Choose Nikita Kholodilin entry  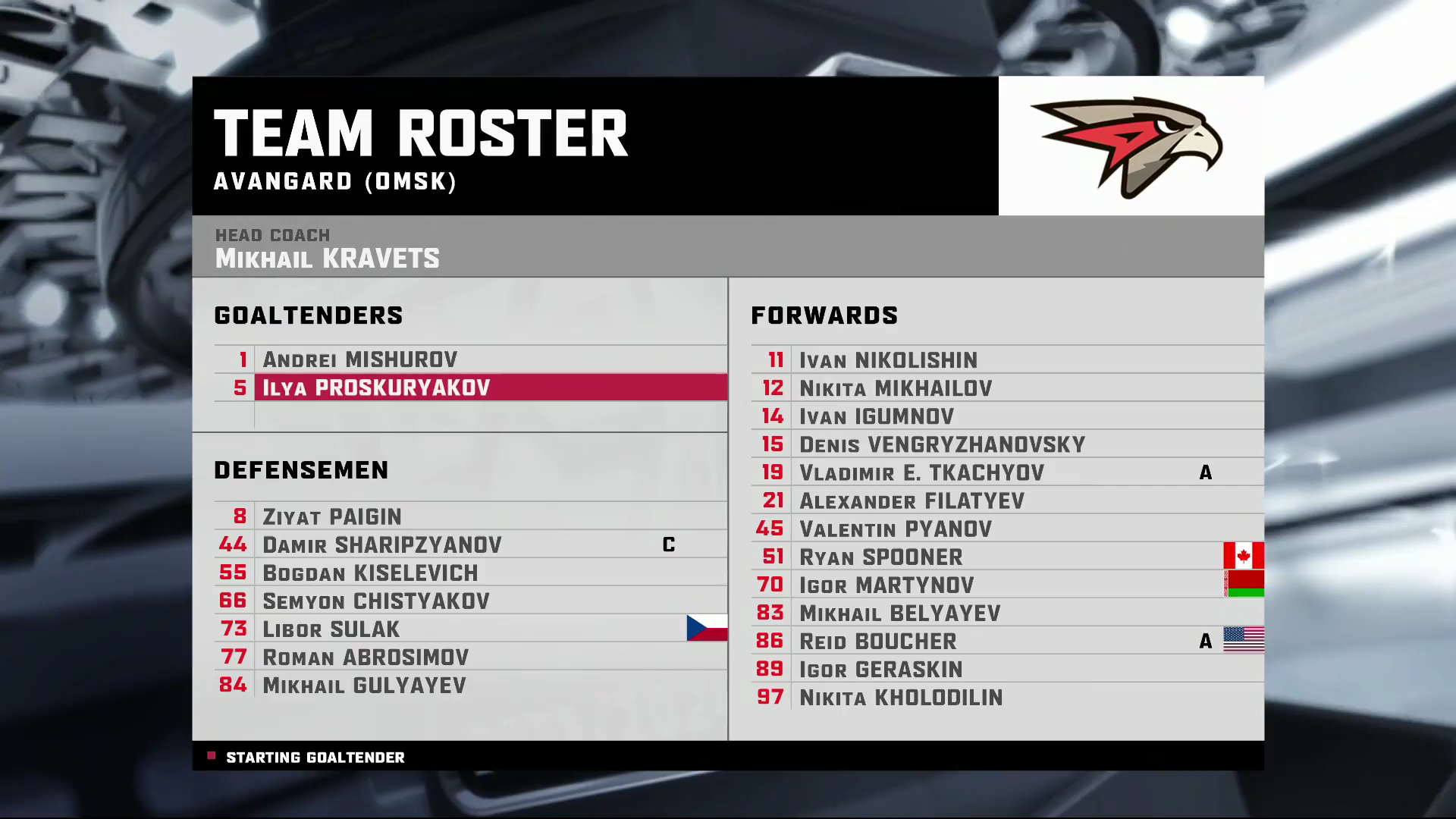[x=901, y=697]
